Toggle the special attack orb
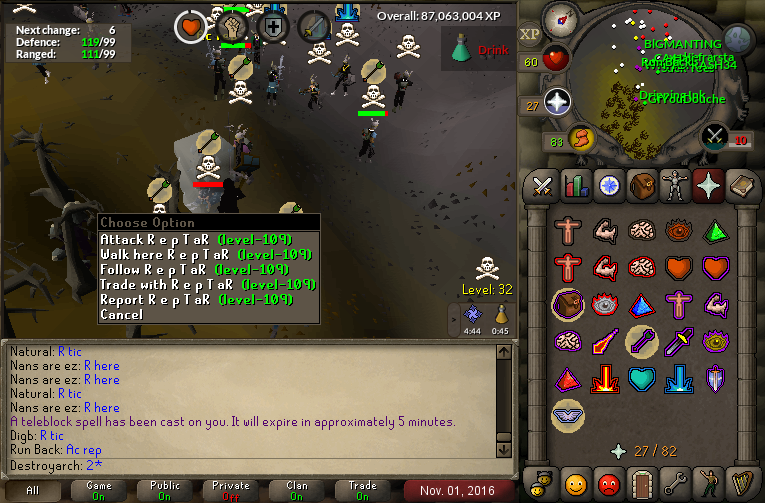Viewport: 765px width, 504px height. pos(715,136)
